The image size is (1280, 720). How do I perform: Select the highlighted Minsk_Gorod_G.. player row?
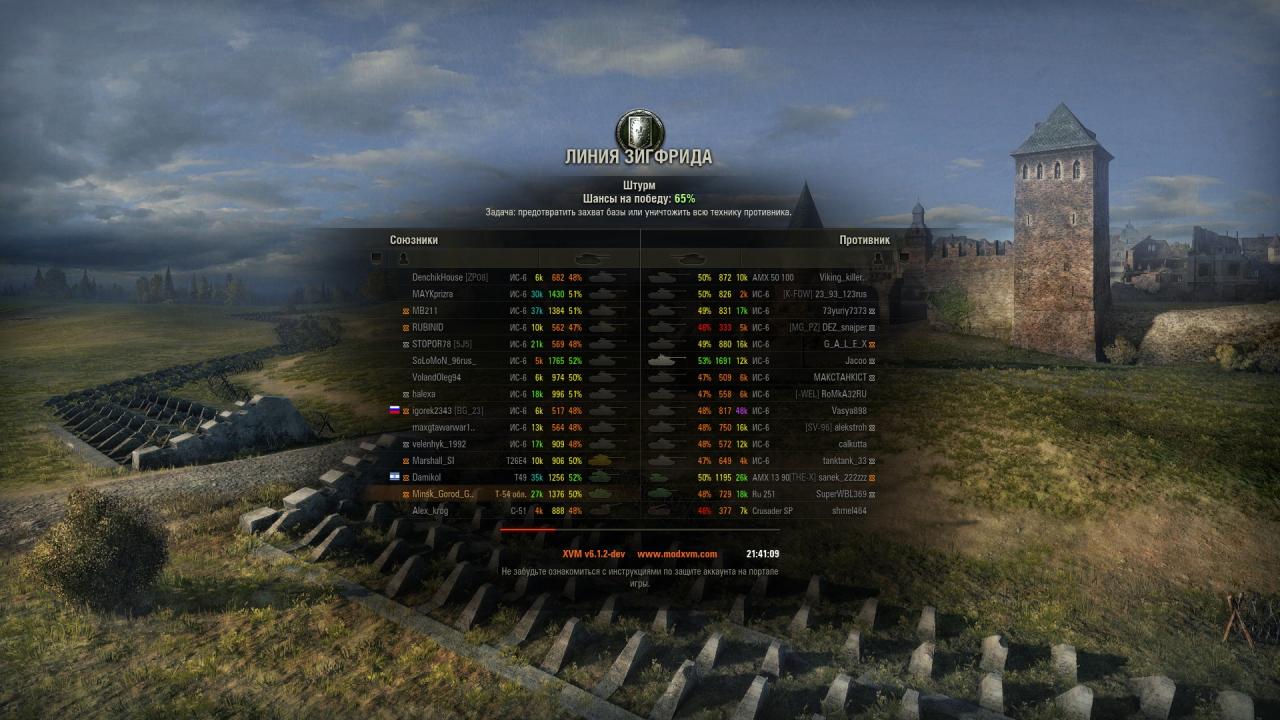[443, 494]
